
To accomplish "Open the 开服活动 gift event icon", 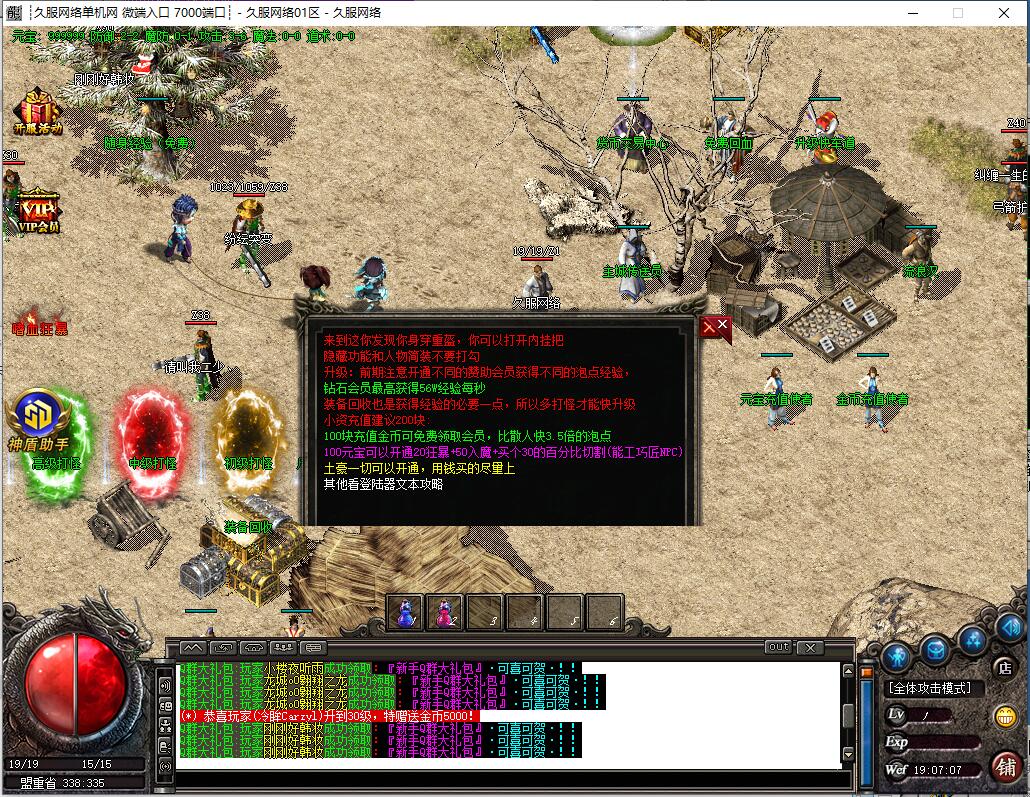I will (x=38, y=111).
